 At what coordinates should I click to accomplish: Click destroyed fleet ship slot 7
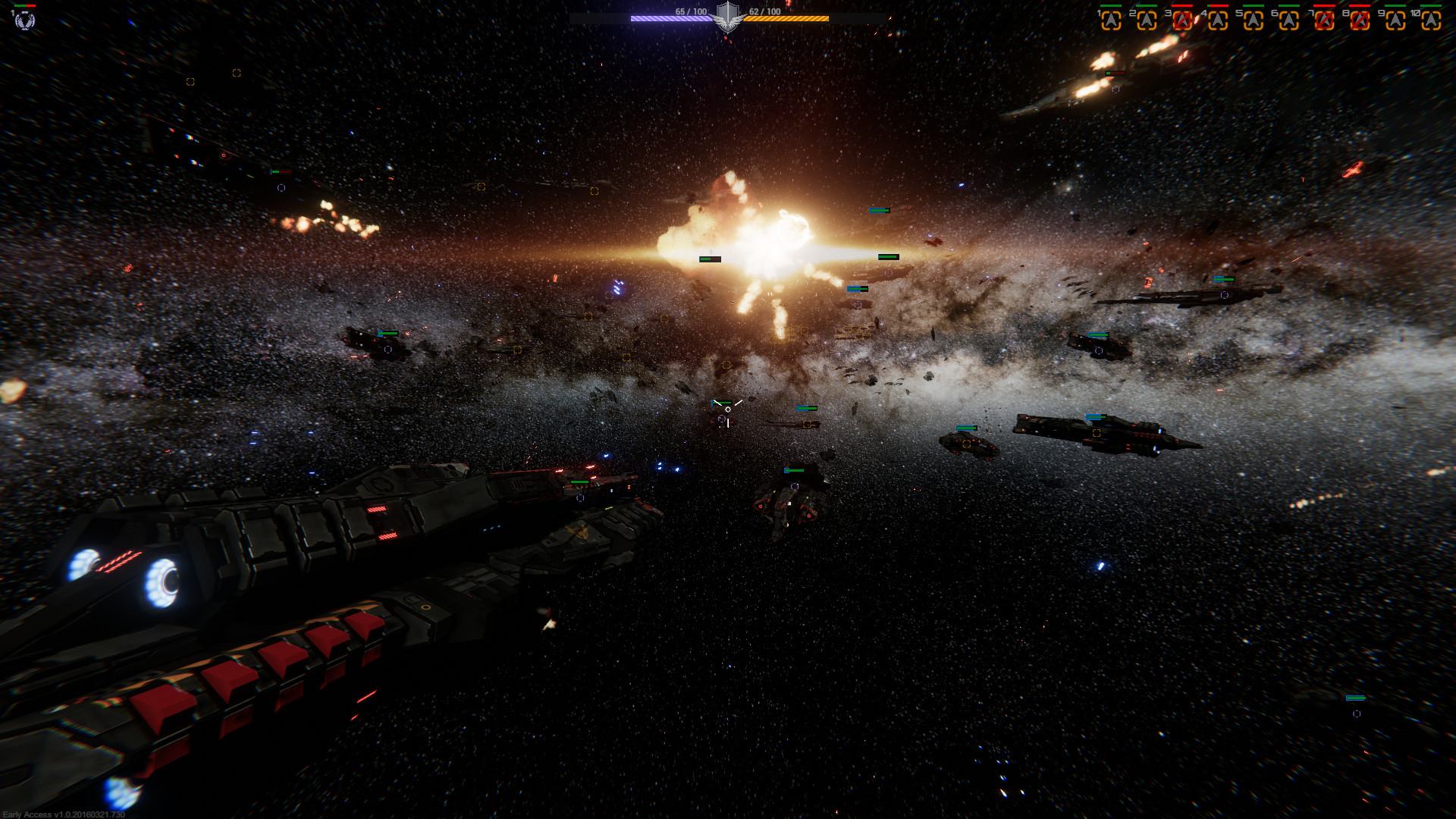click(x=1324, y=21)
